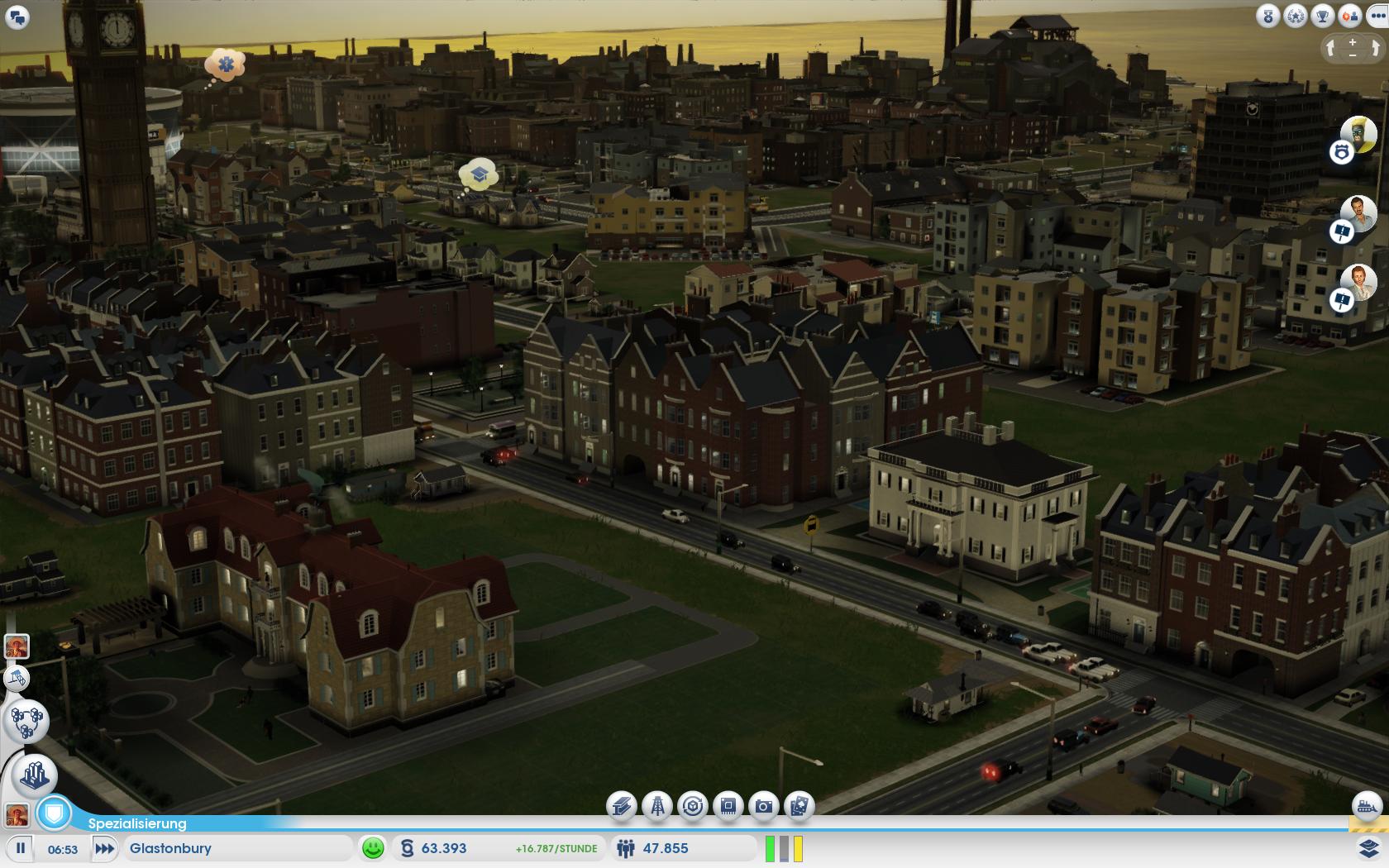Select the processor chip electronics specialization
Image resolution: width=1389 pixels, height=868 pixels.
pyautogui.click(x=728, y=806)
